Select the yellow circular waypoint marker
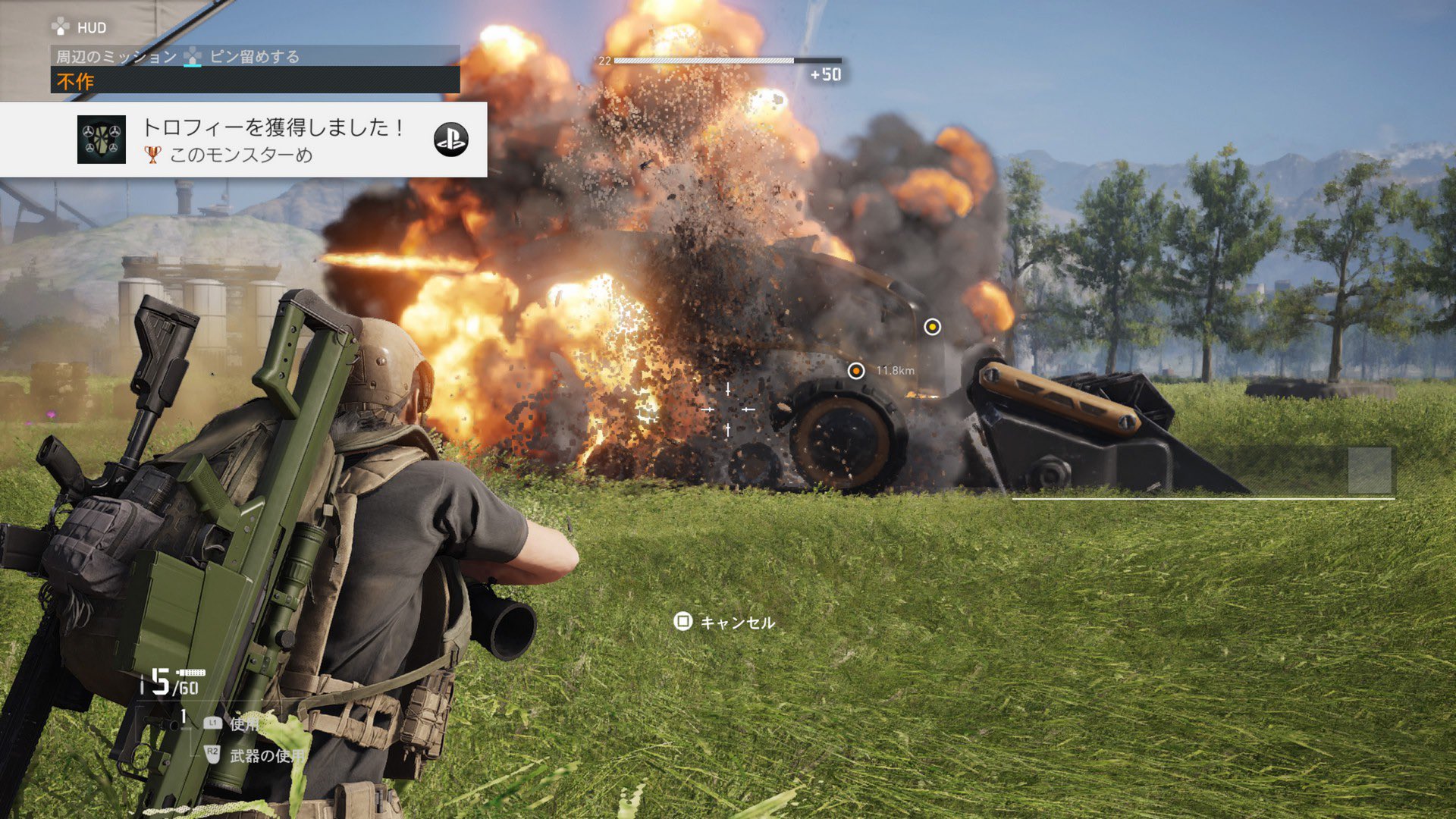Image resolution: width=1456 pixels, height=819 pixels. [932, 327]
